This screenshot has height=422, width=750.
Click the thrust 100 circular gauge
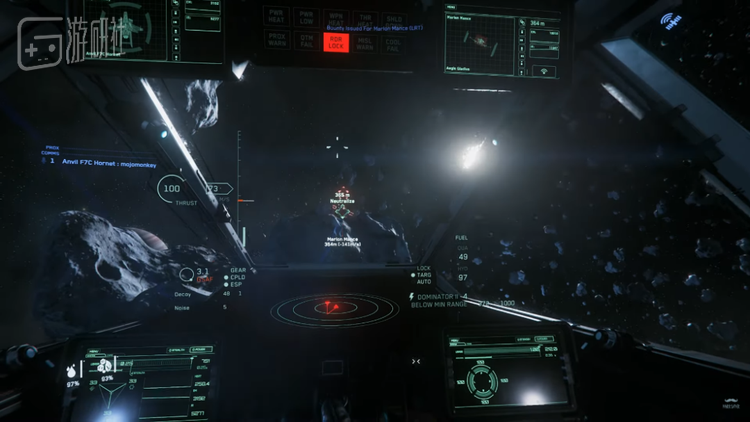click(171, 188)
